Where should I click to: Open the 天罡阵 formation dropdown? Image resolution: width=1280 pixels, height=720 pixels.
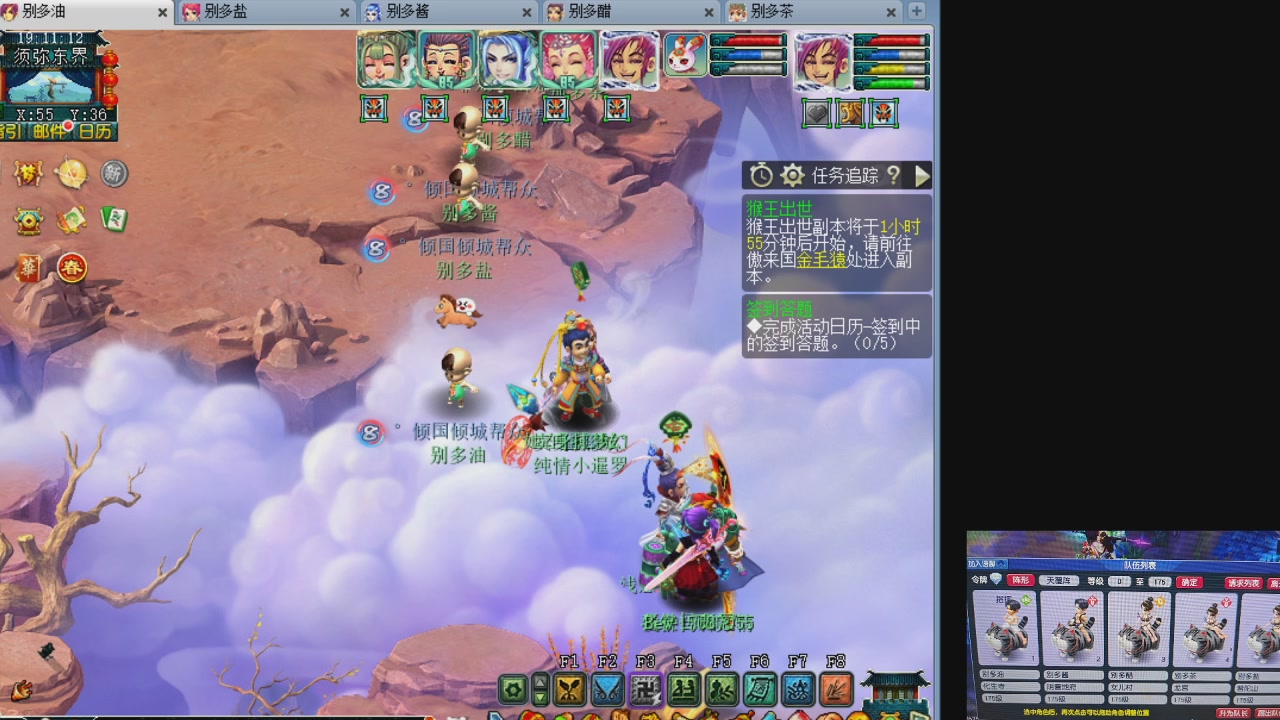pyautogui.click(x=1059, y=581)
